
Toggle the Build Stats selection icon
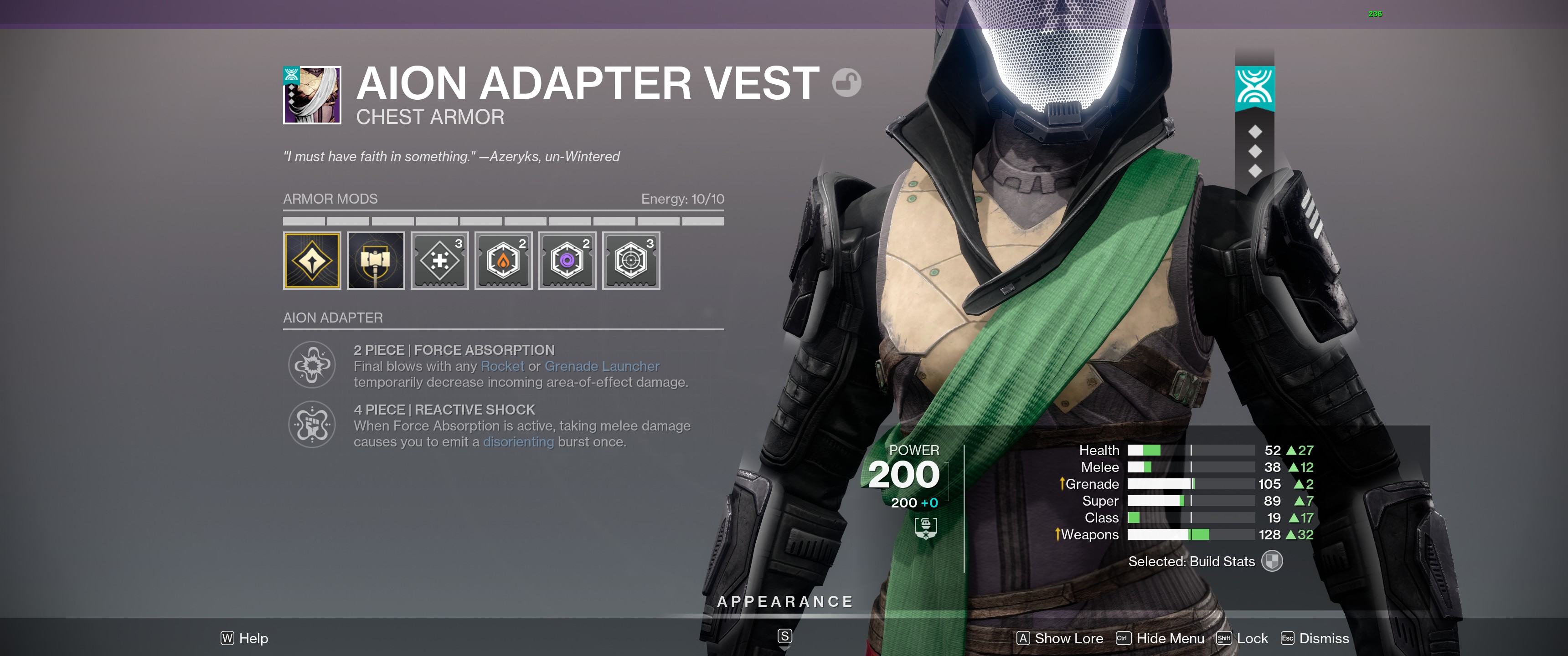click(x=1272, y=561)
